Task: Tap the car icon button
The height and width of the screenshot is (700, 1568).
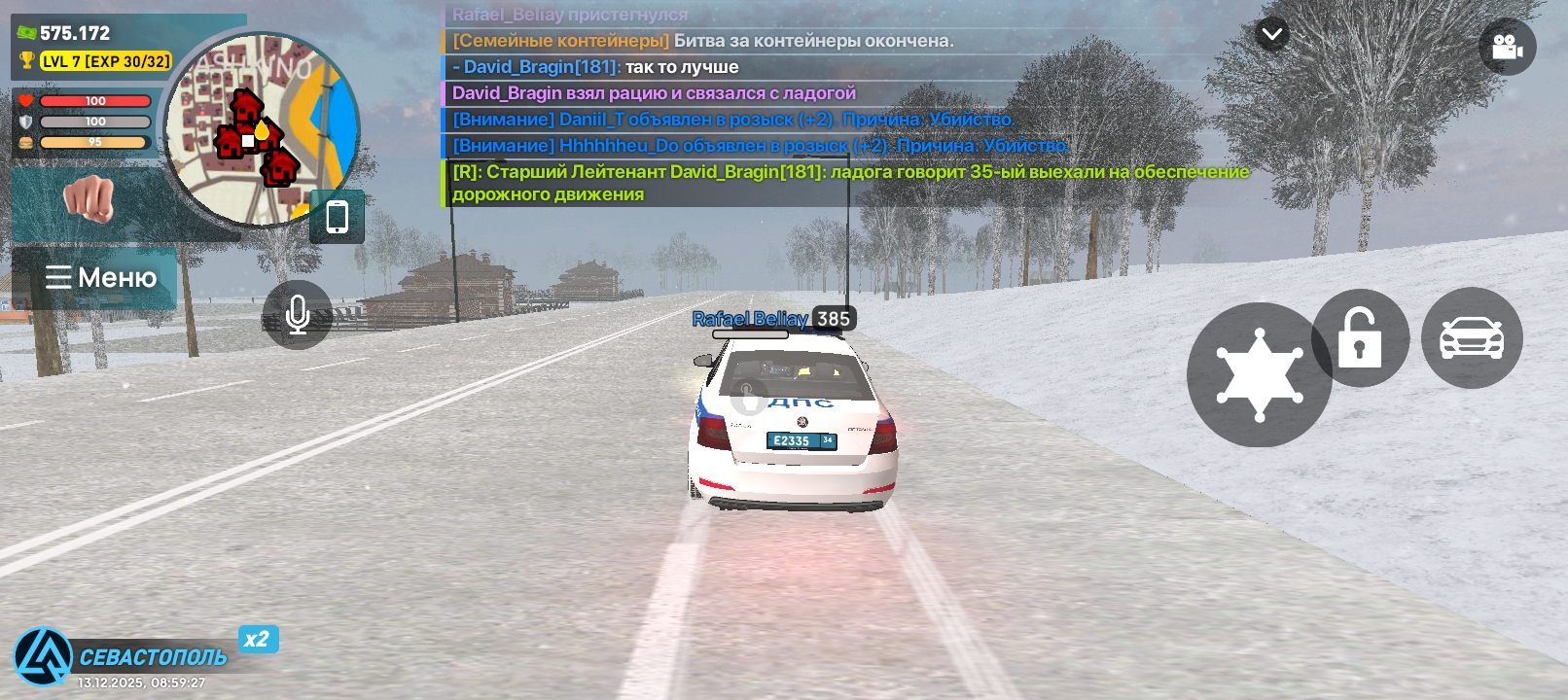Action: point(1472,338)
